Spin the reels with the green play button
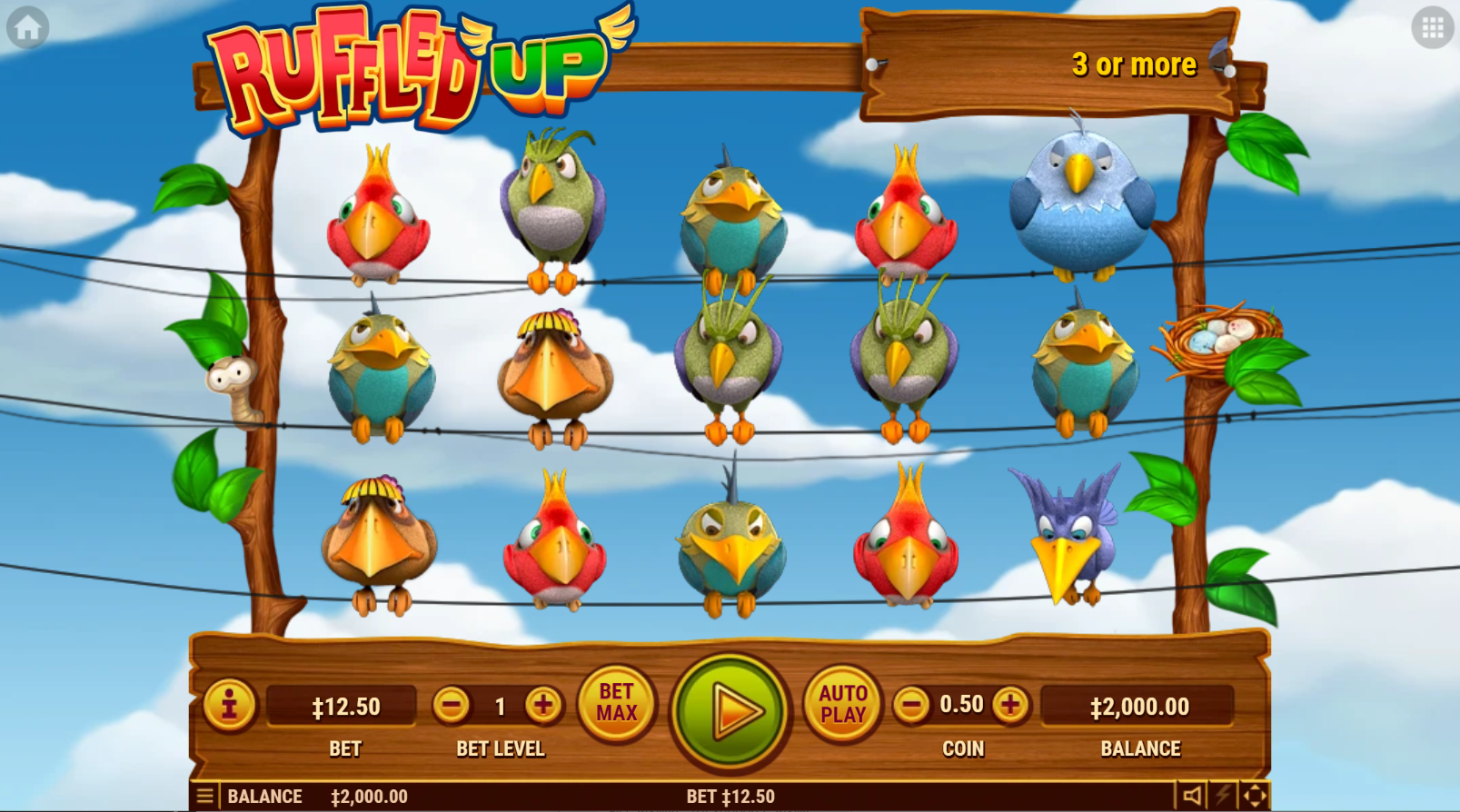 coord(730,710)
